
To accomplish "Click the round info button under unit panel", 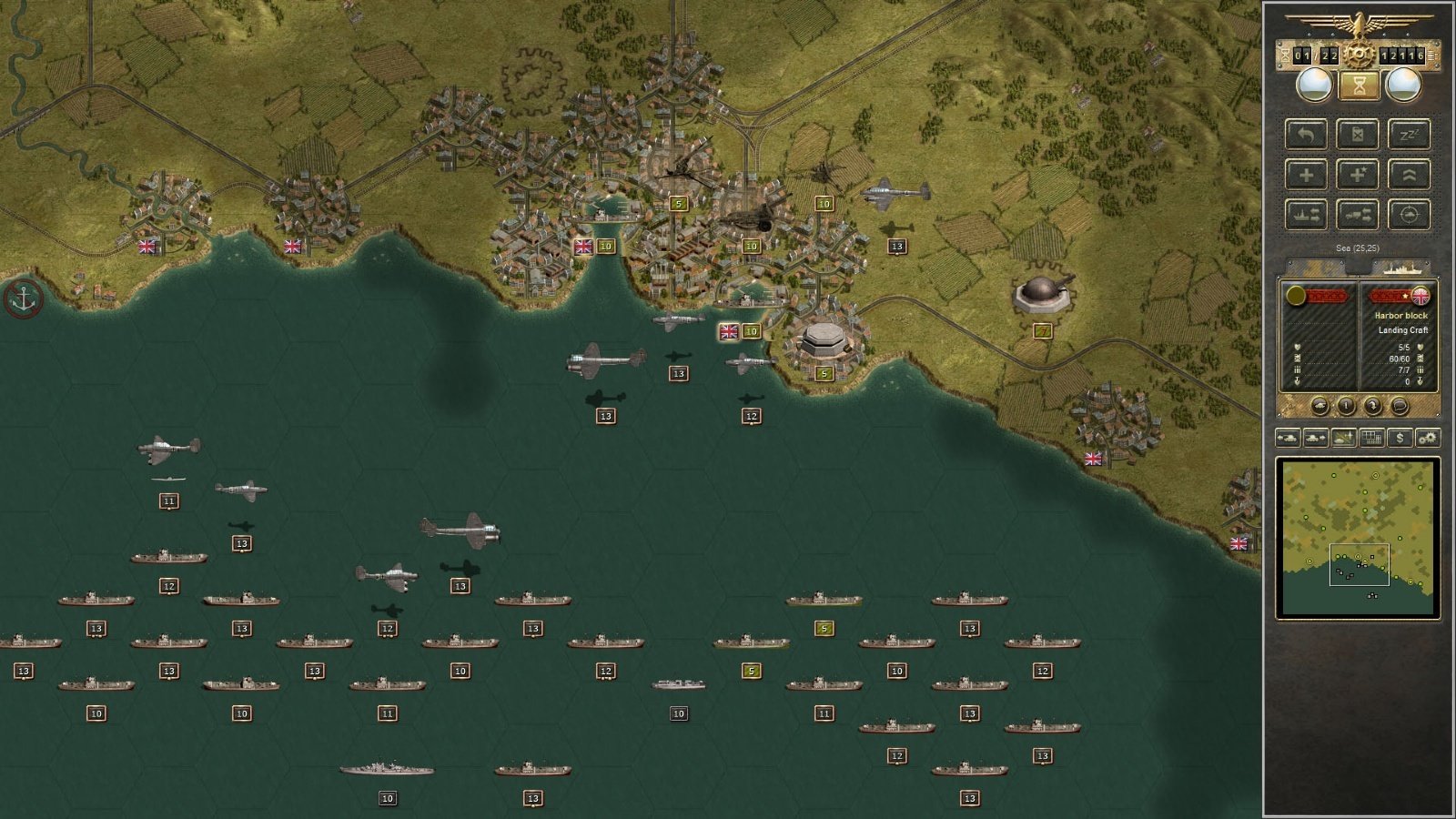I will pyautogui.click(x=1346, y=406).
